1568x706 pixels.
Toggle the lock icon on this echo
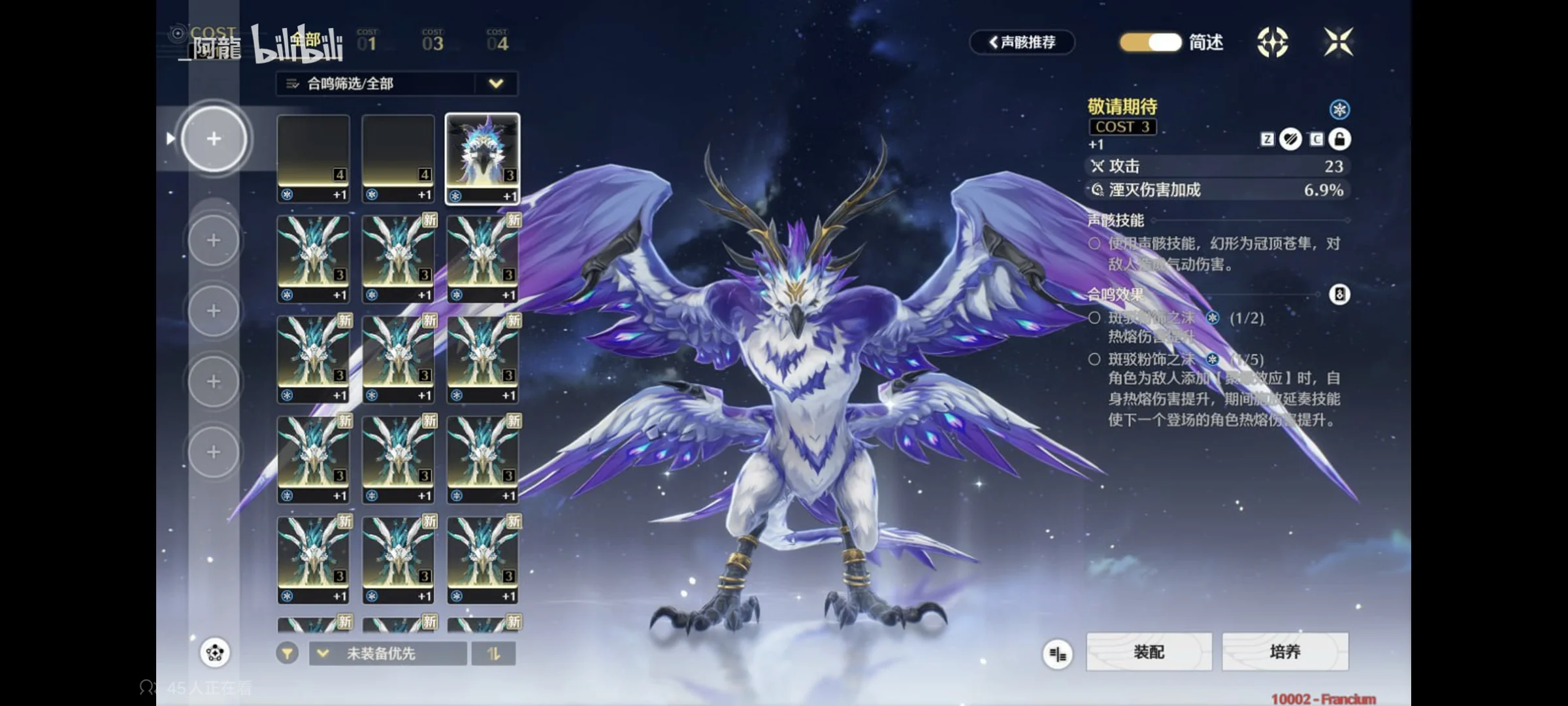[1339, 139]
